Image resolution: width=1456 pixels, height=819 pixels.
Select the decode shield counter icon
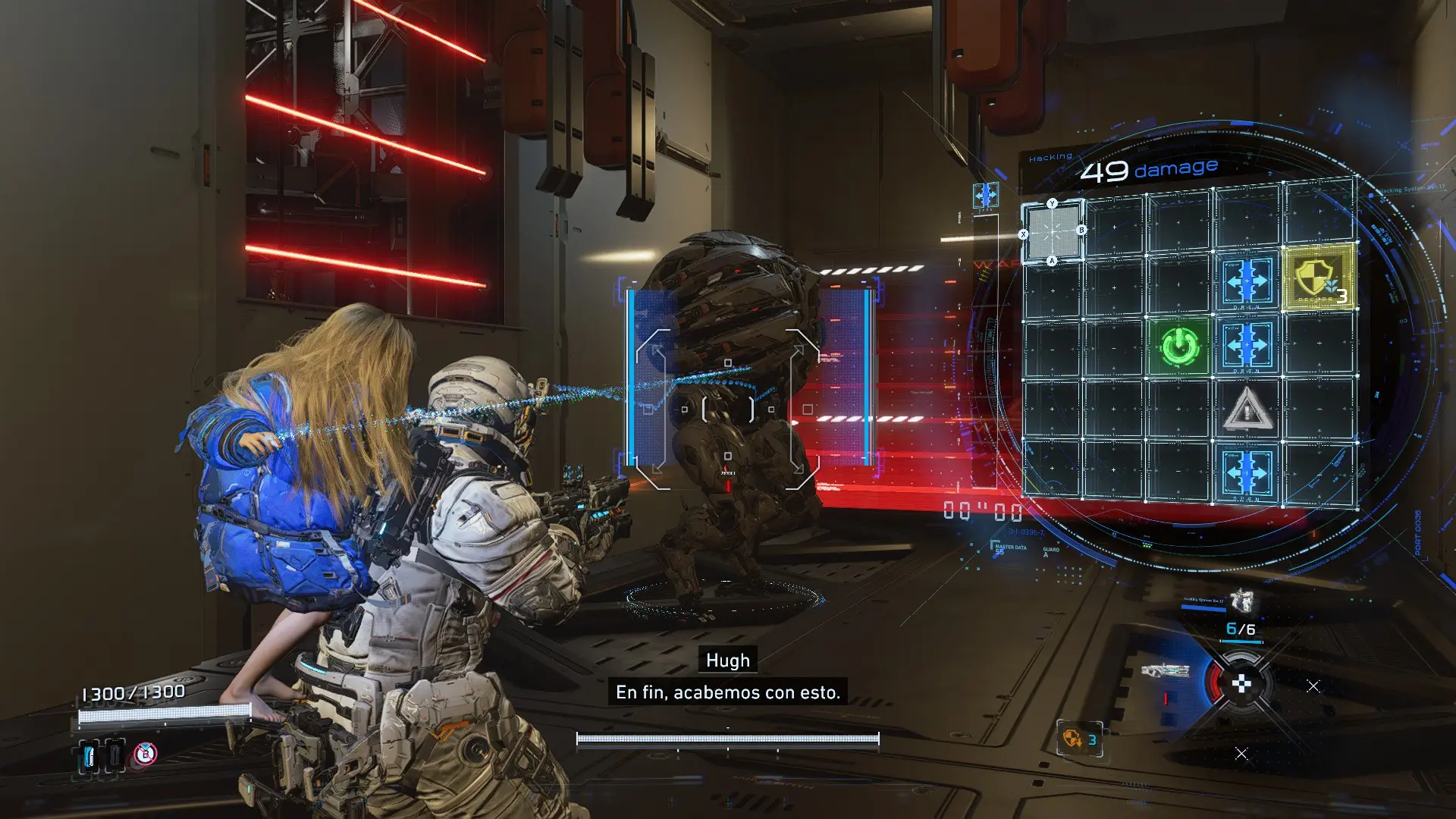tap(1079, 739)
